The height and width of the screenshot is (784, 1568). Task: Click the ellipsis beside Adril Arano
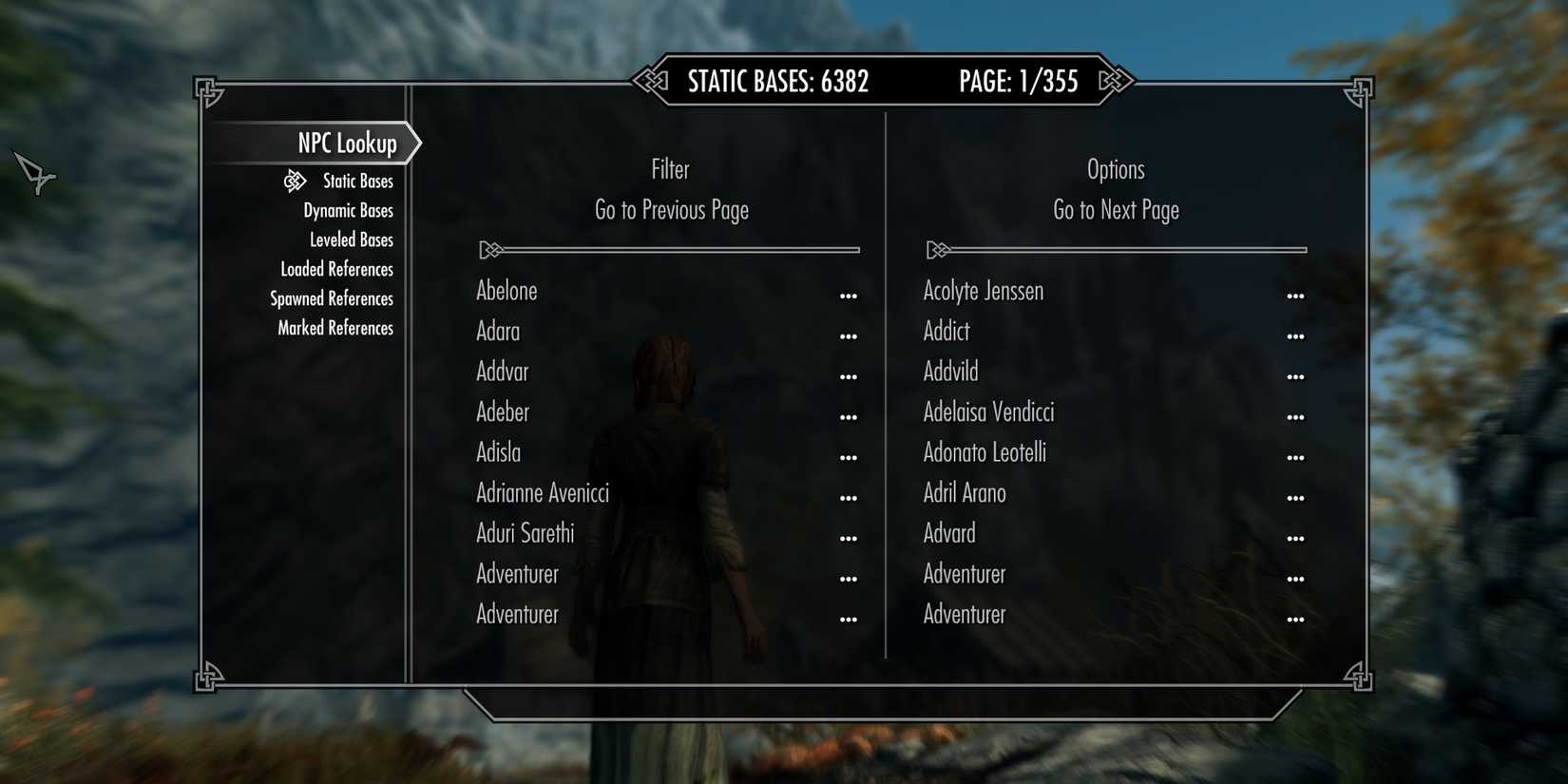[1296, 497]
